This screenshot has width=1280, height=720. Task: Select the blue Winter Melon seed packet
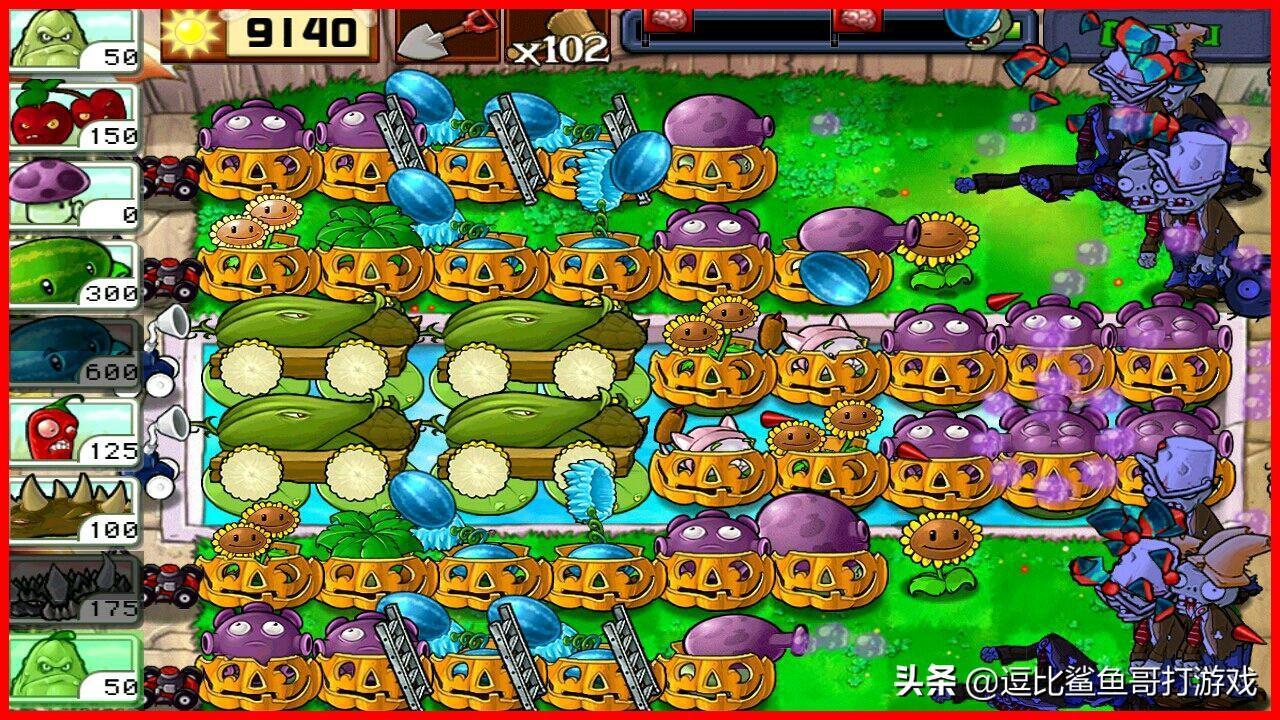74,350
